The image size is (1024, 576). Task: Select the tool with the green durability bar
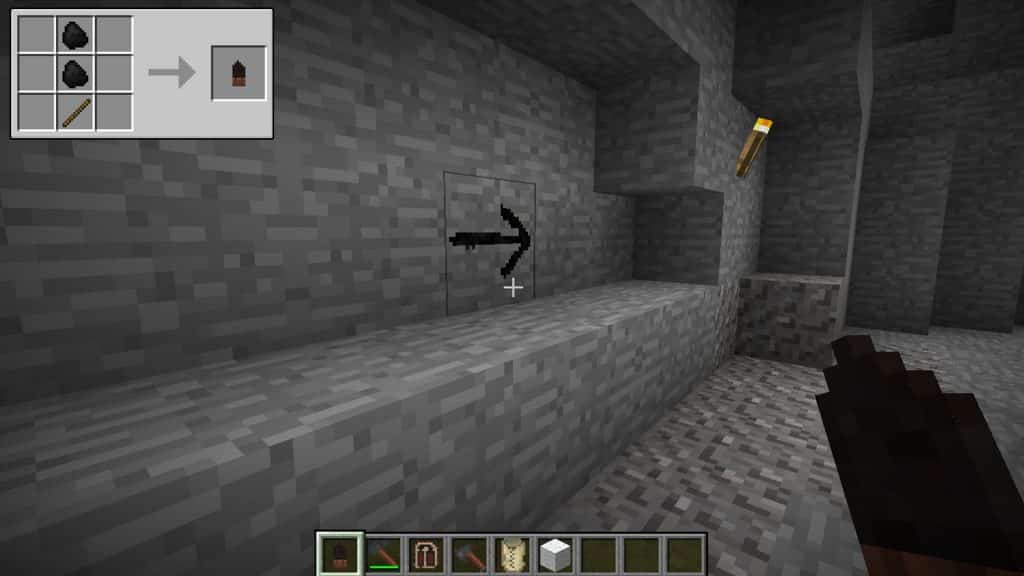click(x=383, y=553)
